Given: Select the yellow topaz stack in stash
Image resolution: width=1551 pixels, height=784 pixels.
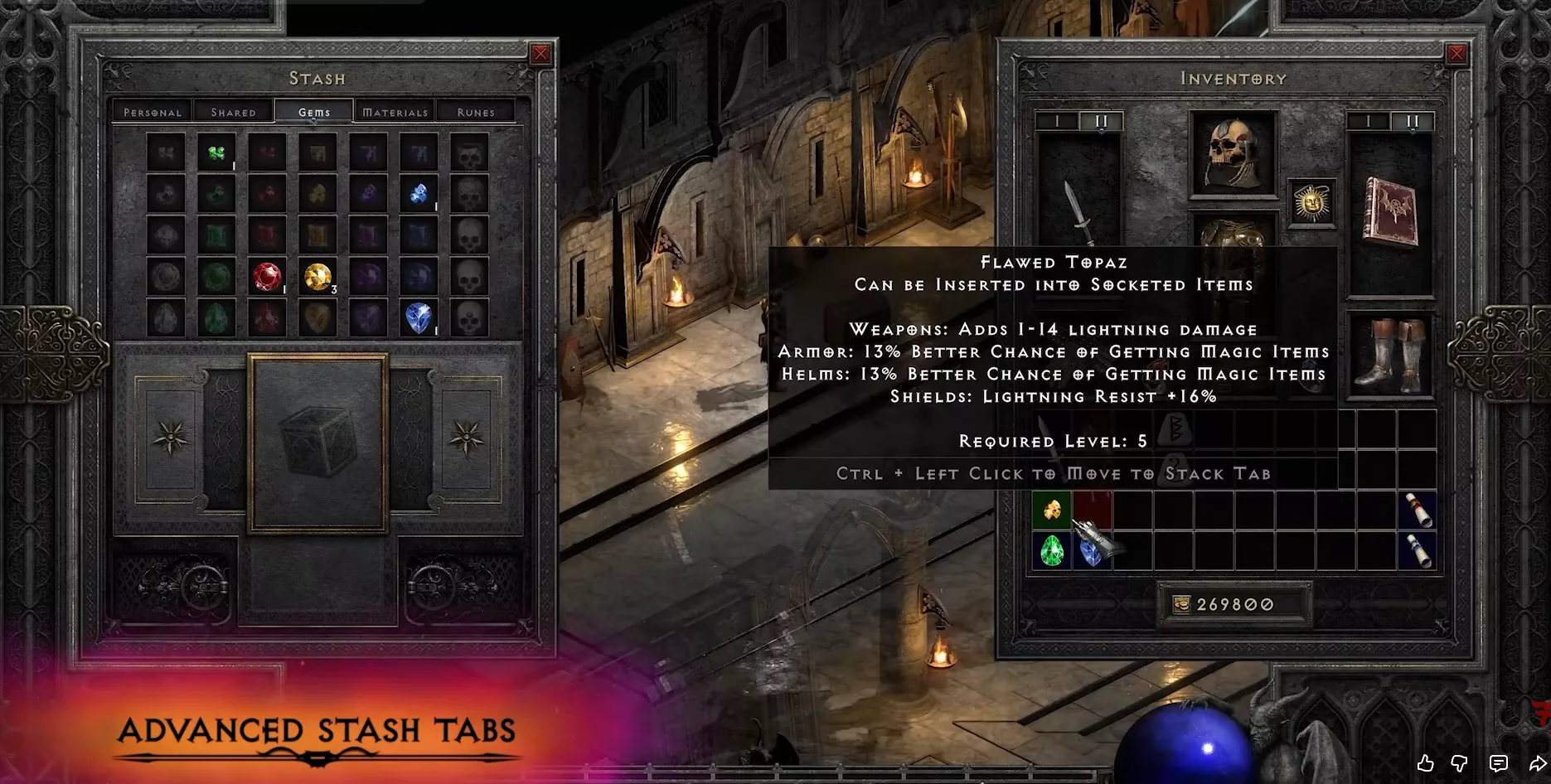Looking at the screenshot, I should [317, 277].
